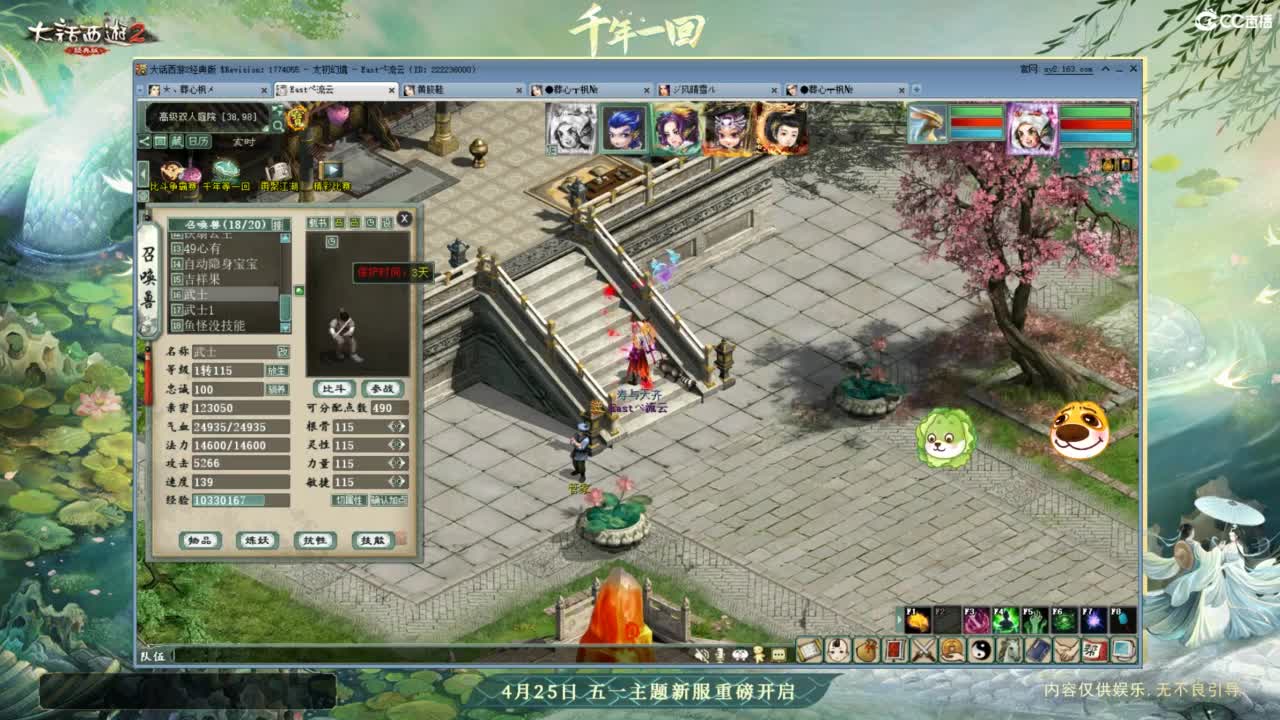Increase 根骨 using its right arrow

[401, 426]
